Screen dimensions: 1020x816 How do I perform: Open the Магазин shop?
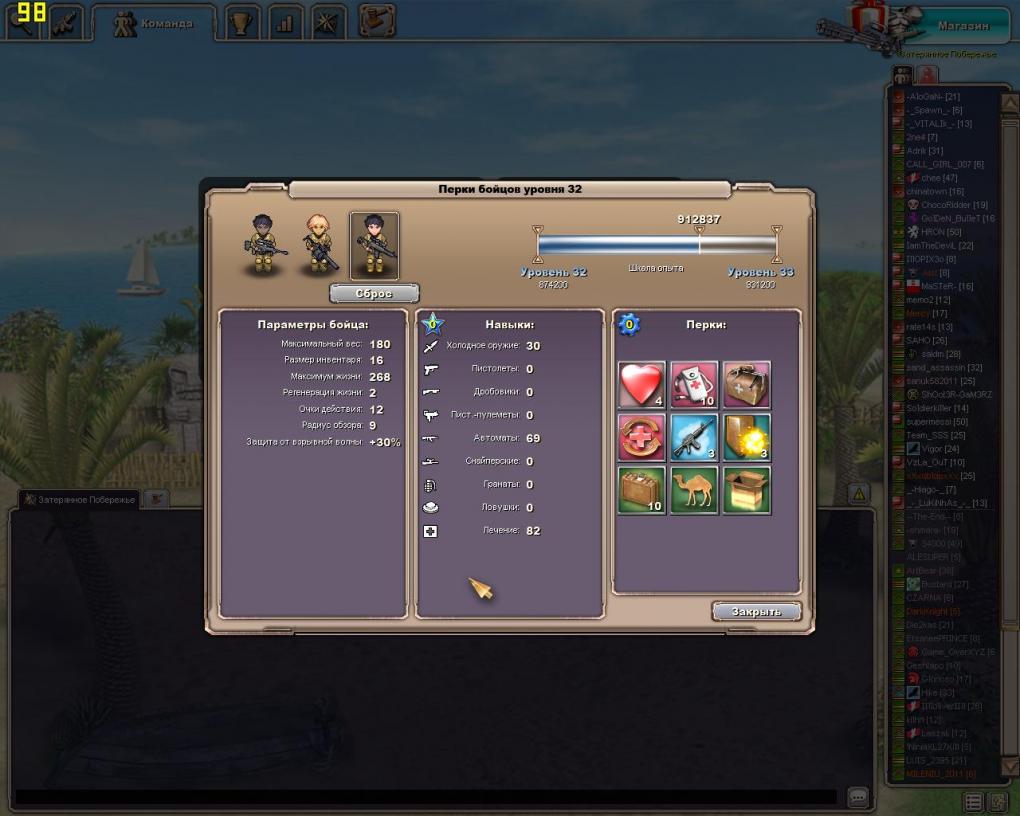[962, 26]
